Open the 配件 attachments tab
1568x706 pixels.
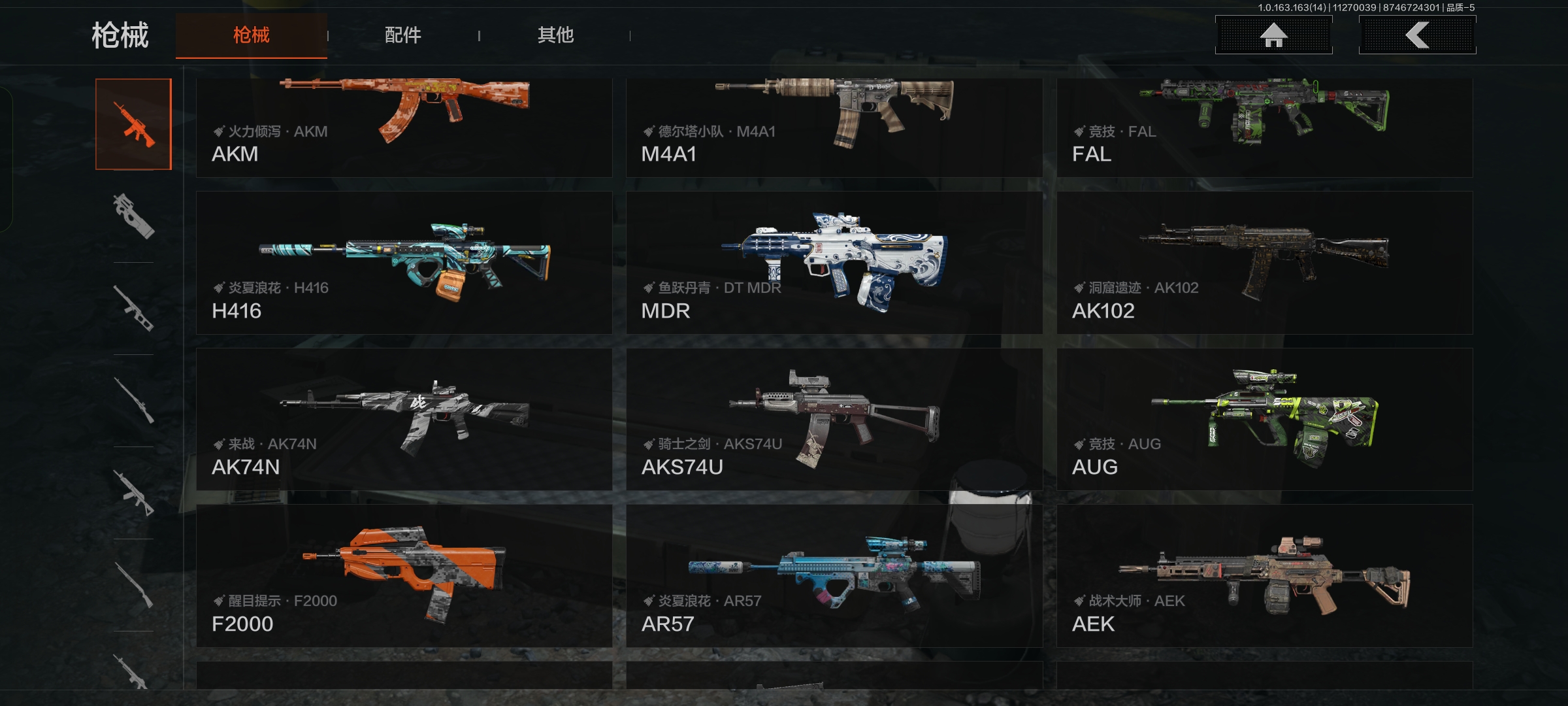pos(403,35)
